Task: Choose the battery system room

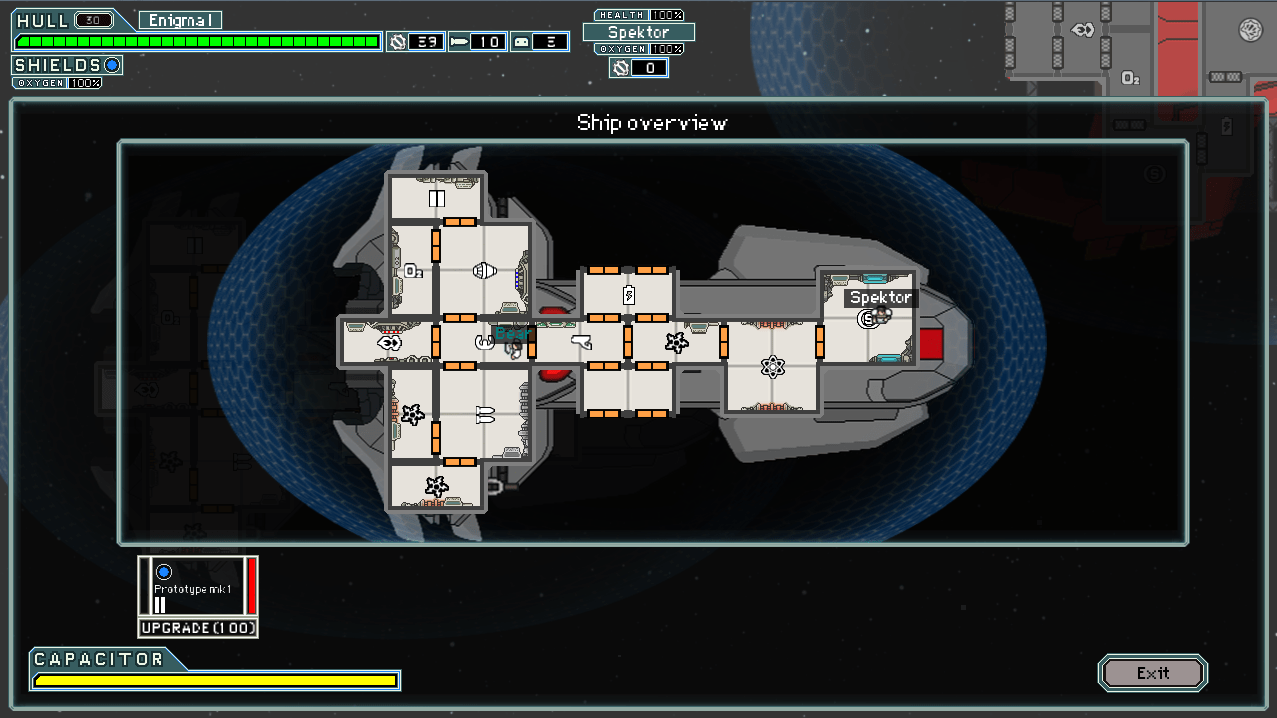Action: [628, 294]
